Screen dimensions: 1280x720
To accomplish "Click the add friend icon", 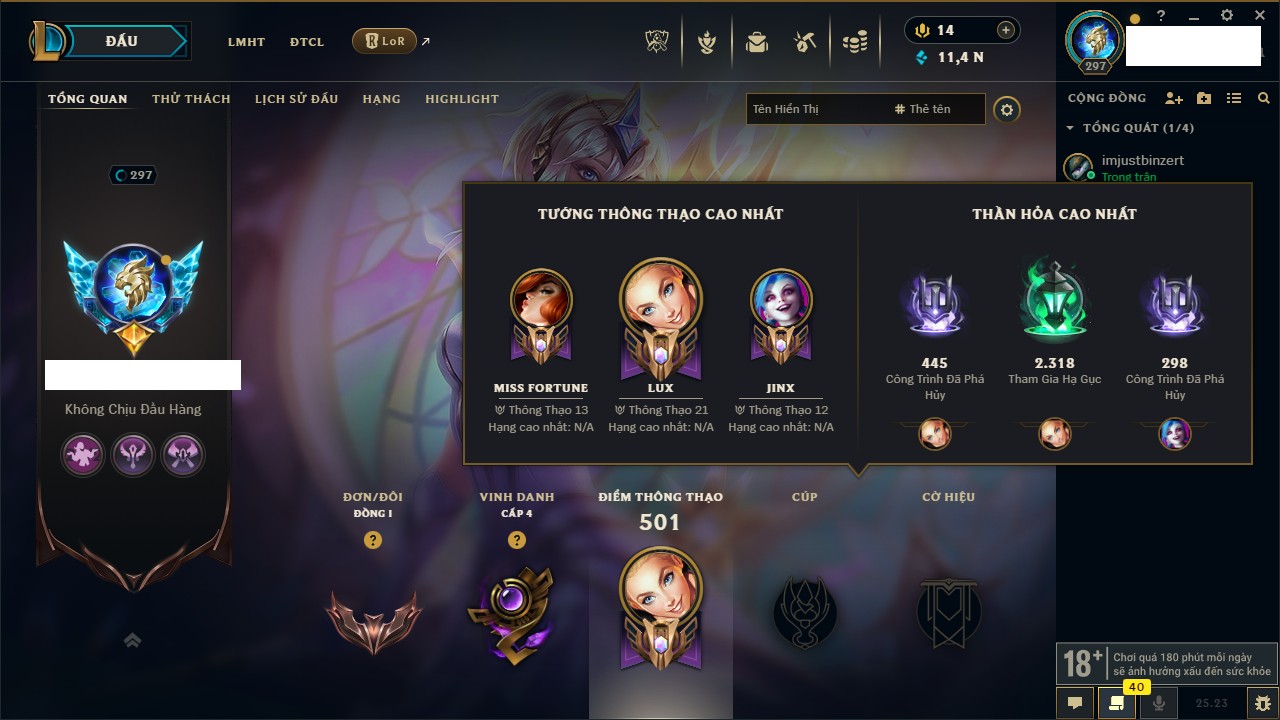I will (x=1174, y=98).
